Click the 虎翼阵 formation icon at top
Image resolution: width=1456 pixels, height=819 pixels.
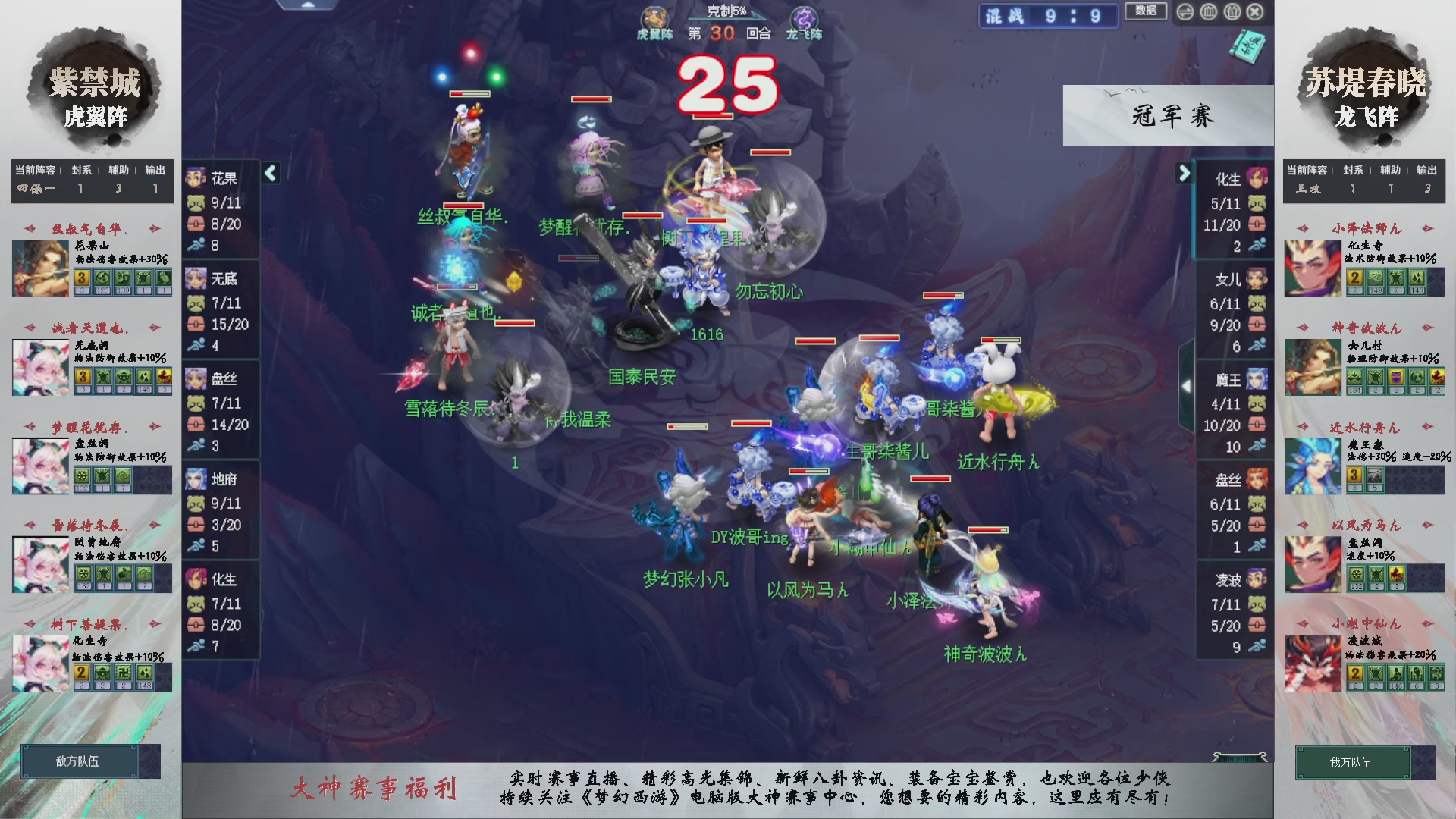pyautogui.click(x=657, y=15)
